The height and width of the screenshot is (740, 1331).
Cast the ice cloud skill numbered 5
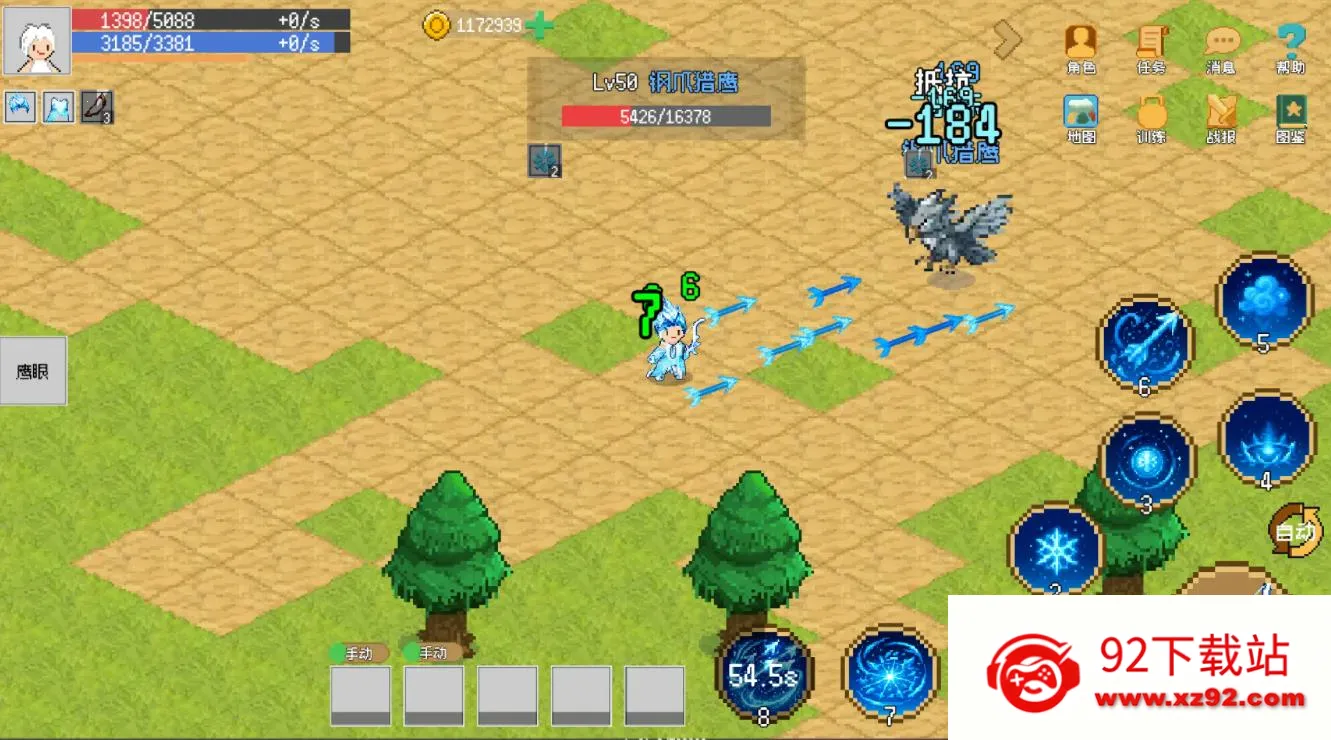tap(1264, 300)
